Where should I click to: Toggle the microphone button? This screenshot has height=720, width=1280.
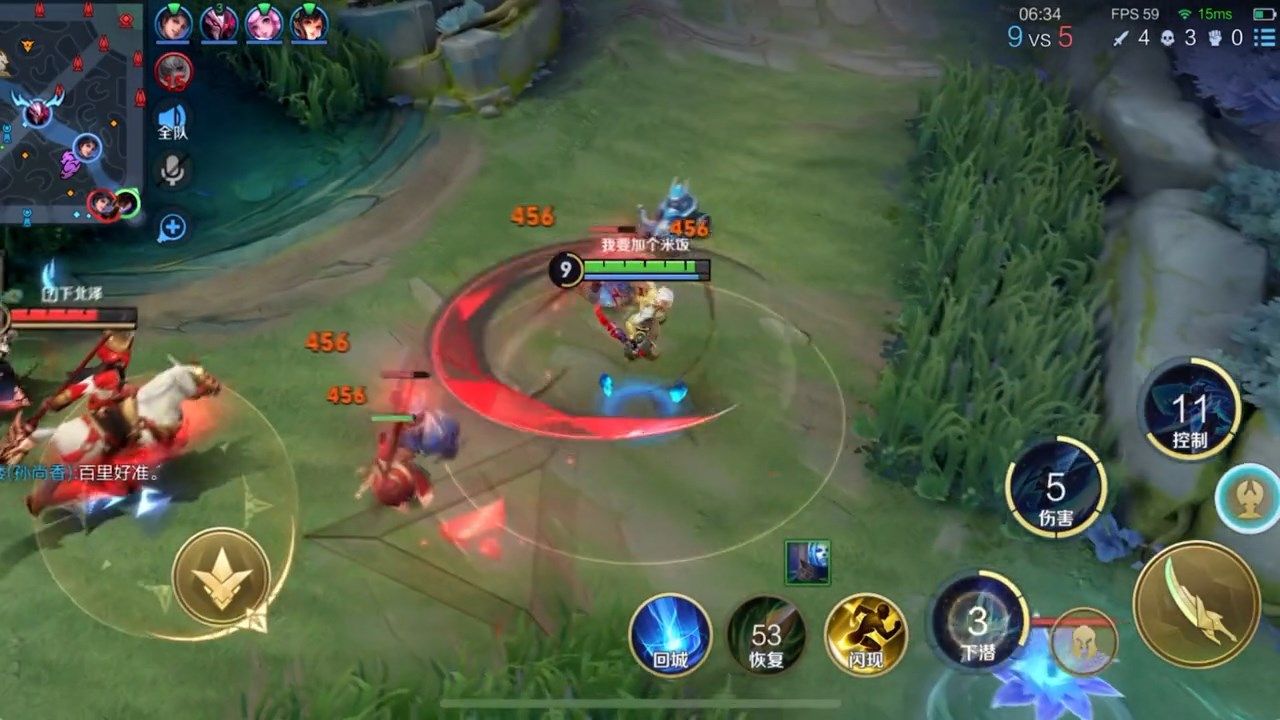click(x=173, y=171)
